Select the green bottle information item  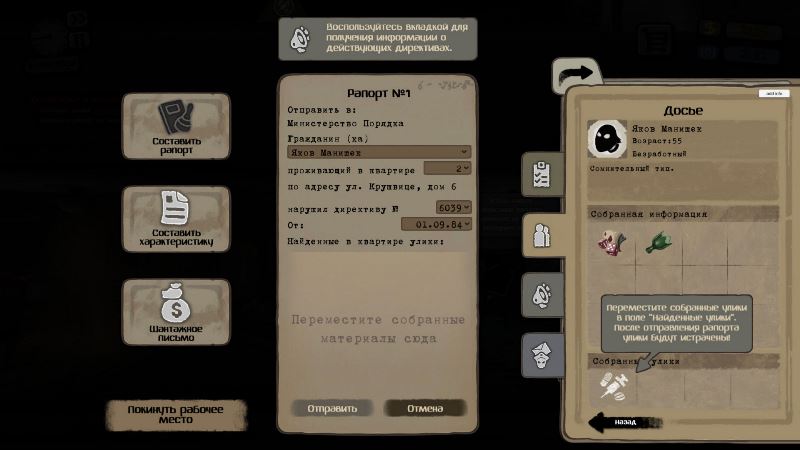(x=659, y=243)
